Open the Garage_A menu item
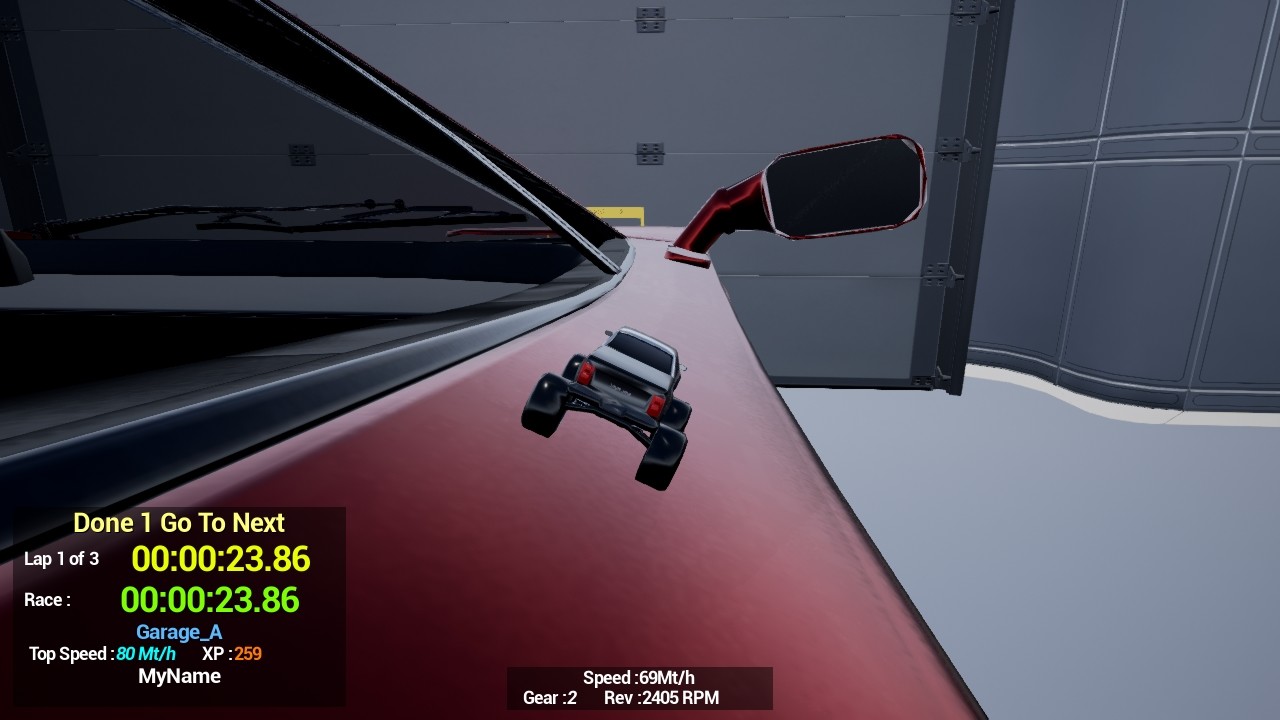The height and width of the screenshot is (720, 1280). [178, 632]
